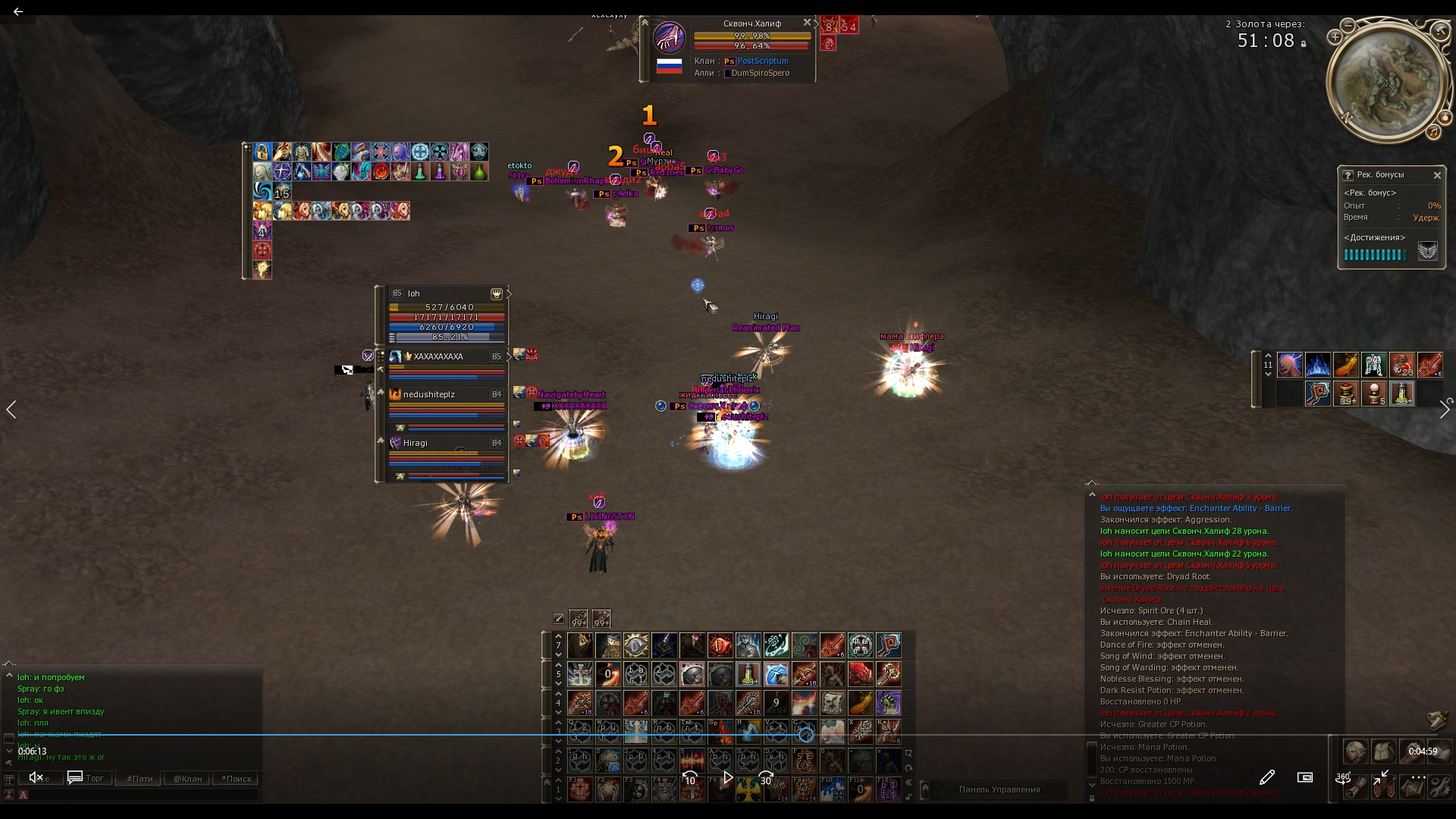The height and width of the screenshot is (819, 1456).
Task: Use the yellow potion hotbar slot
Action: [x=748, y=674]
